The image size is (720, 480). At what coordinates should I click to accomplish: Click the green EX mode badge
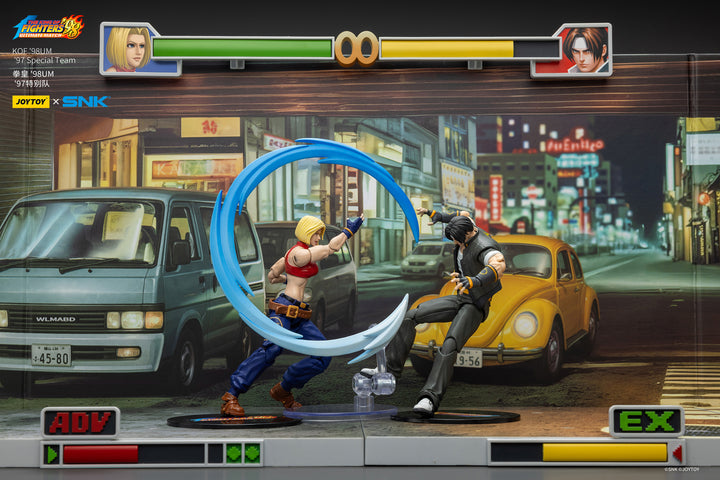coord(646,421)
